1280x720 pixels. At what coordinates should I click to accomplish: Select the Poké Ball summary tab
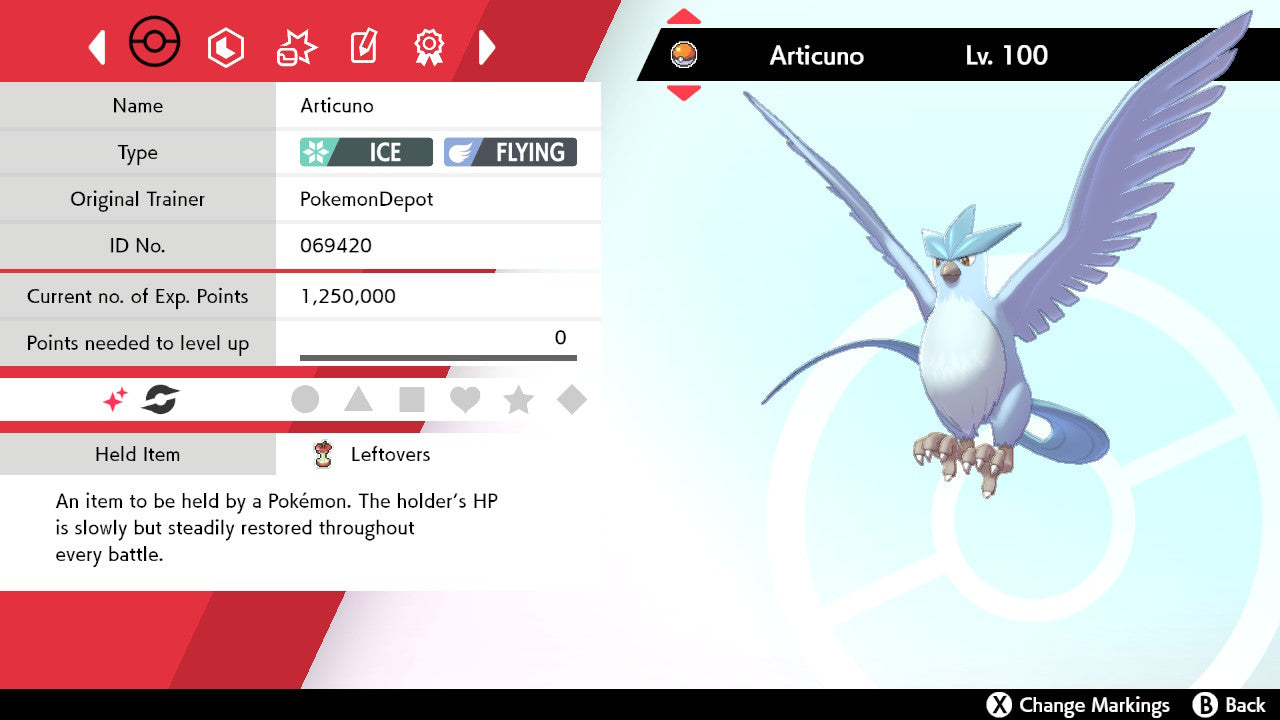click(x=155, y=44)
